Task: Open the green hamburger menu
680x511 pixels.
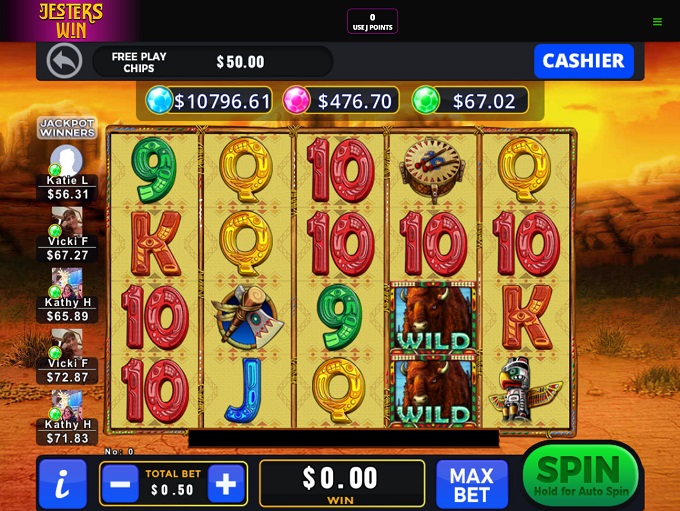Action: pyautogui.click(x=657, y=21)
